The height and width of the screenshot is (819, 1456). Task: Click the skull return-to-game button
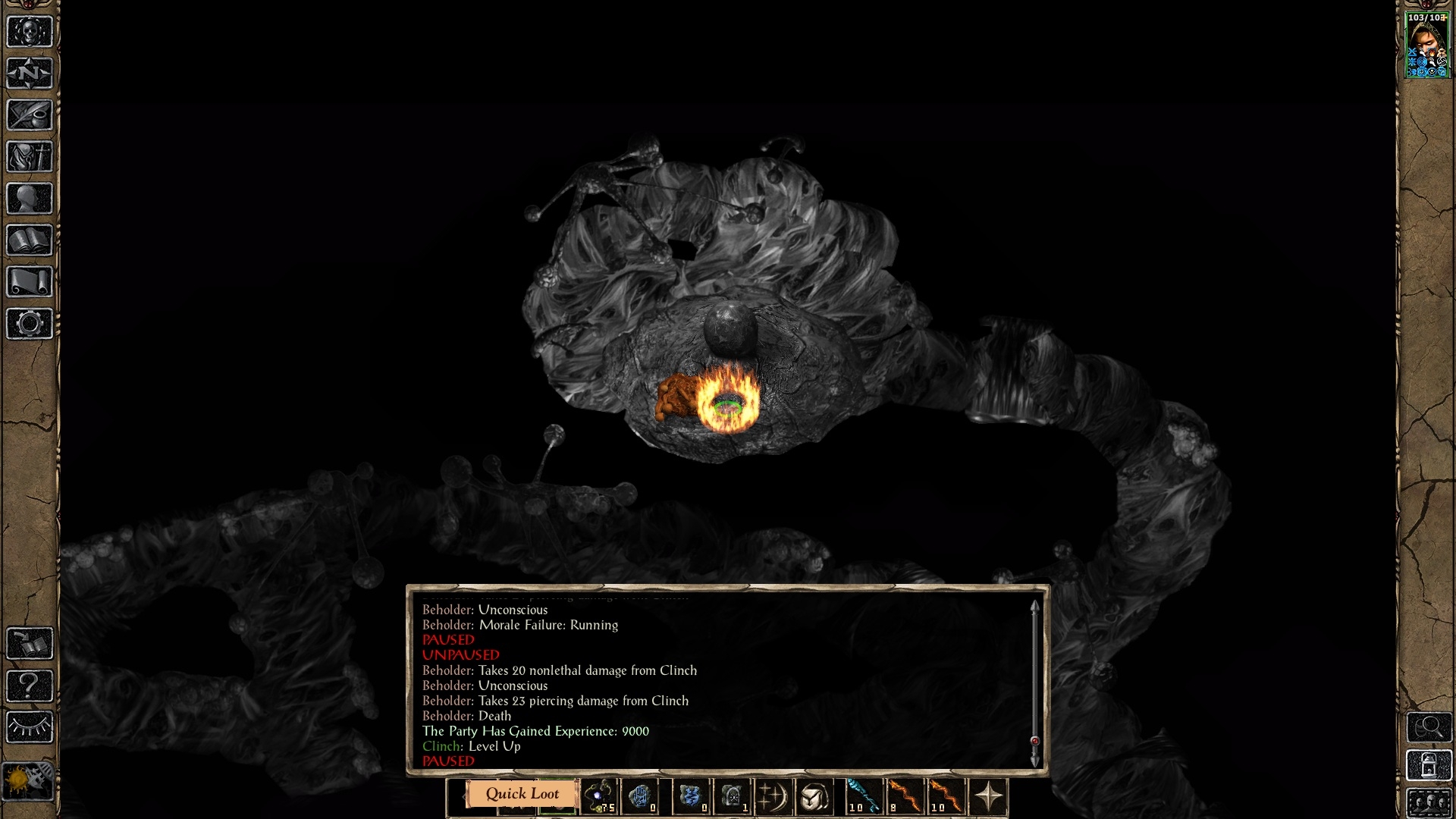pyautogui.click(x=30, y=32)
